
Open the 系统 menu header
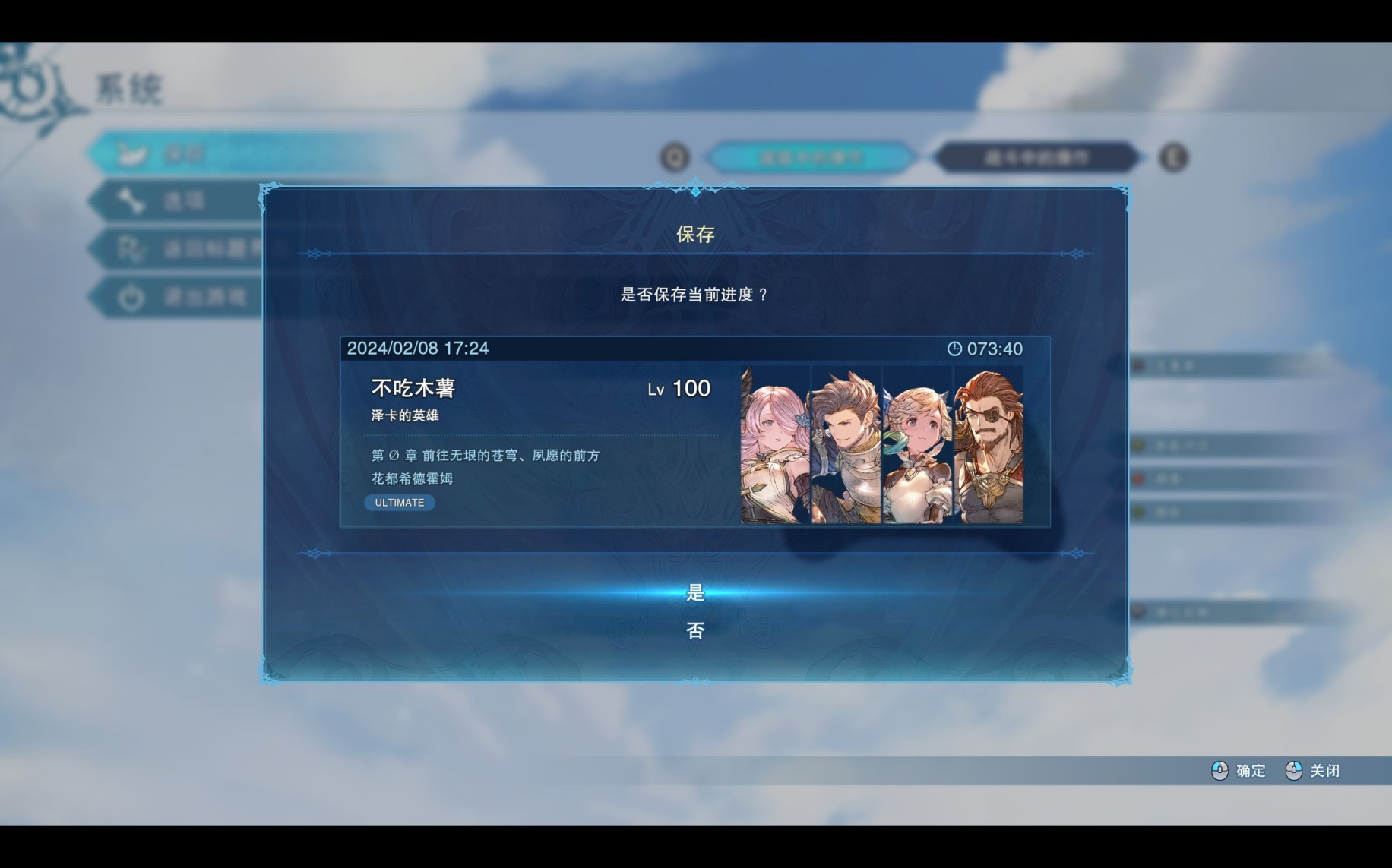(x=128, y=86)
